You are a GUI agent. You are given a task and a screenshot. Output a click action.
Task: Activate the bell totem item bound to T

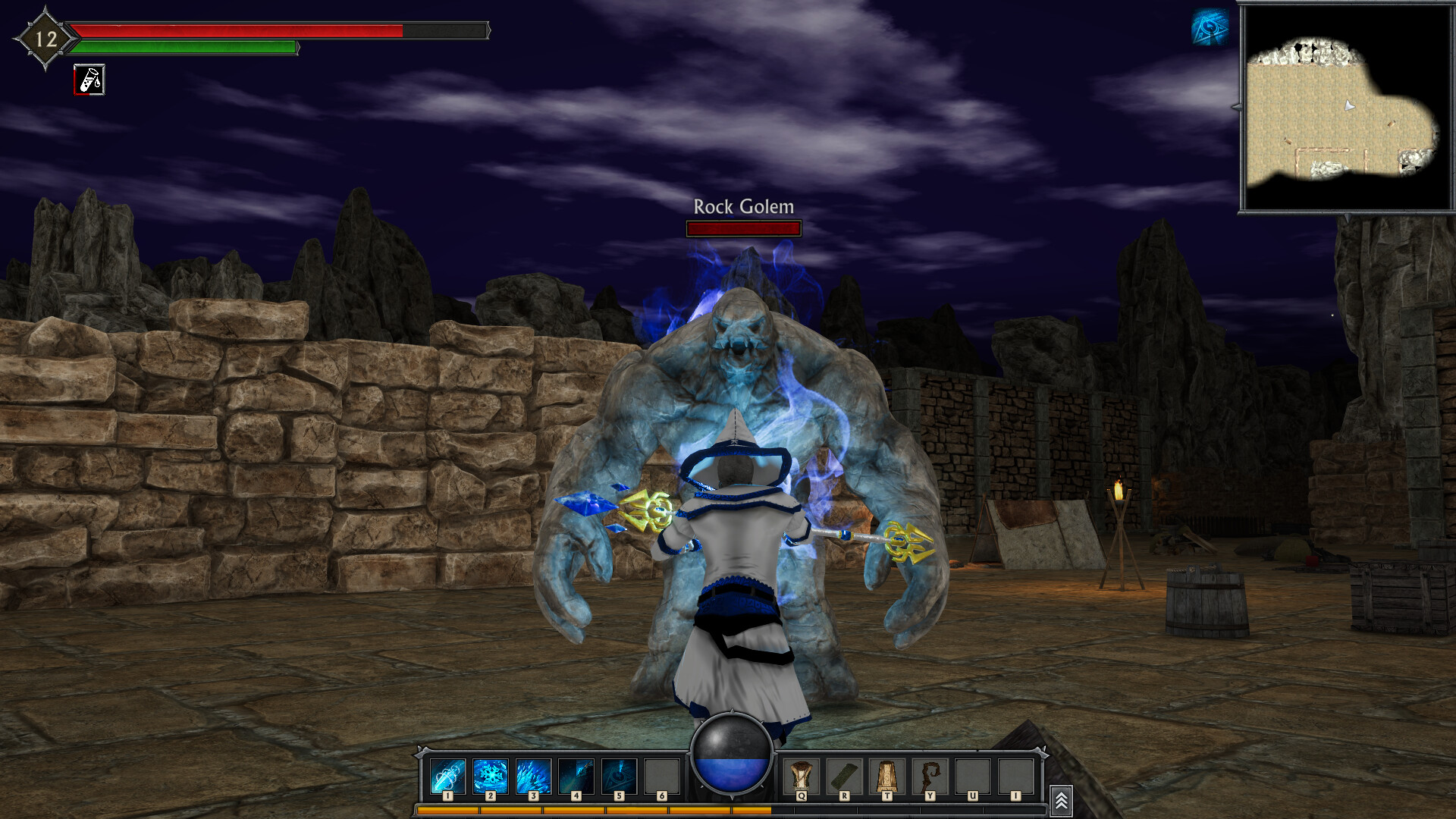[x=887, y=773]
